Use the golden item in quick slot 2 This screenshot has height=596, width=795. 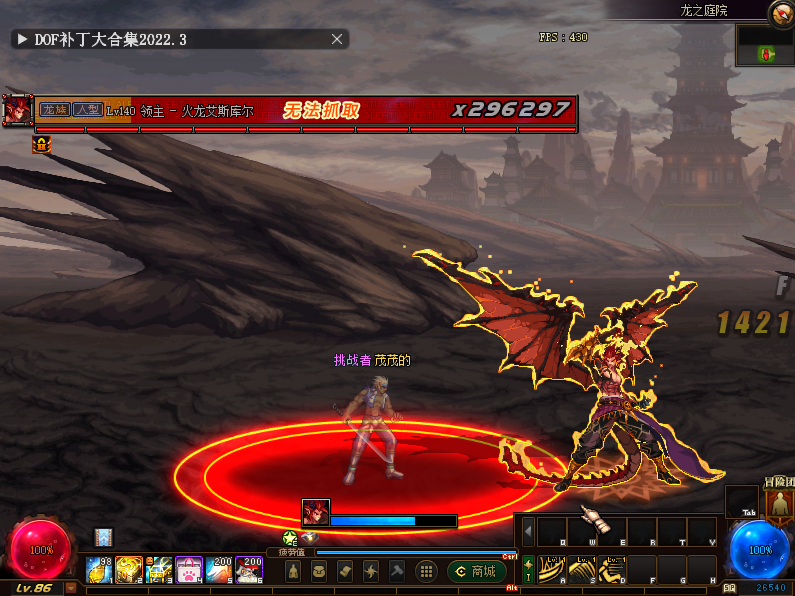(x=129, y=570)
